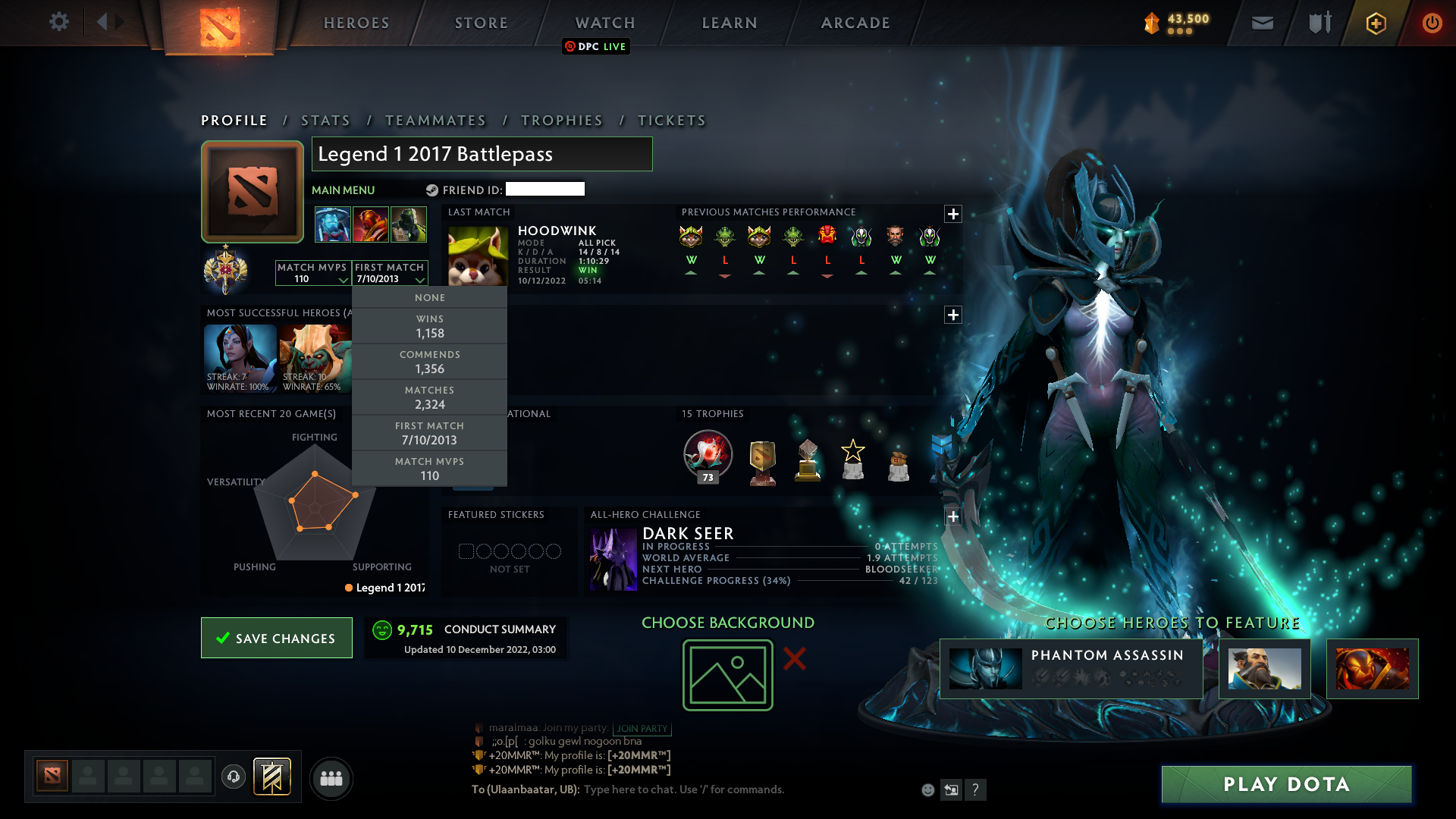This screenshot has width=1456, height=819.
Task: Open Battle Pass with the gold plus hexagon icon
Action: click(x=1375, y=23)
